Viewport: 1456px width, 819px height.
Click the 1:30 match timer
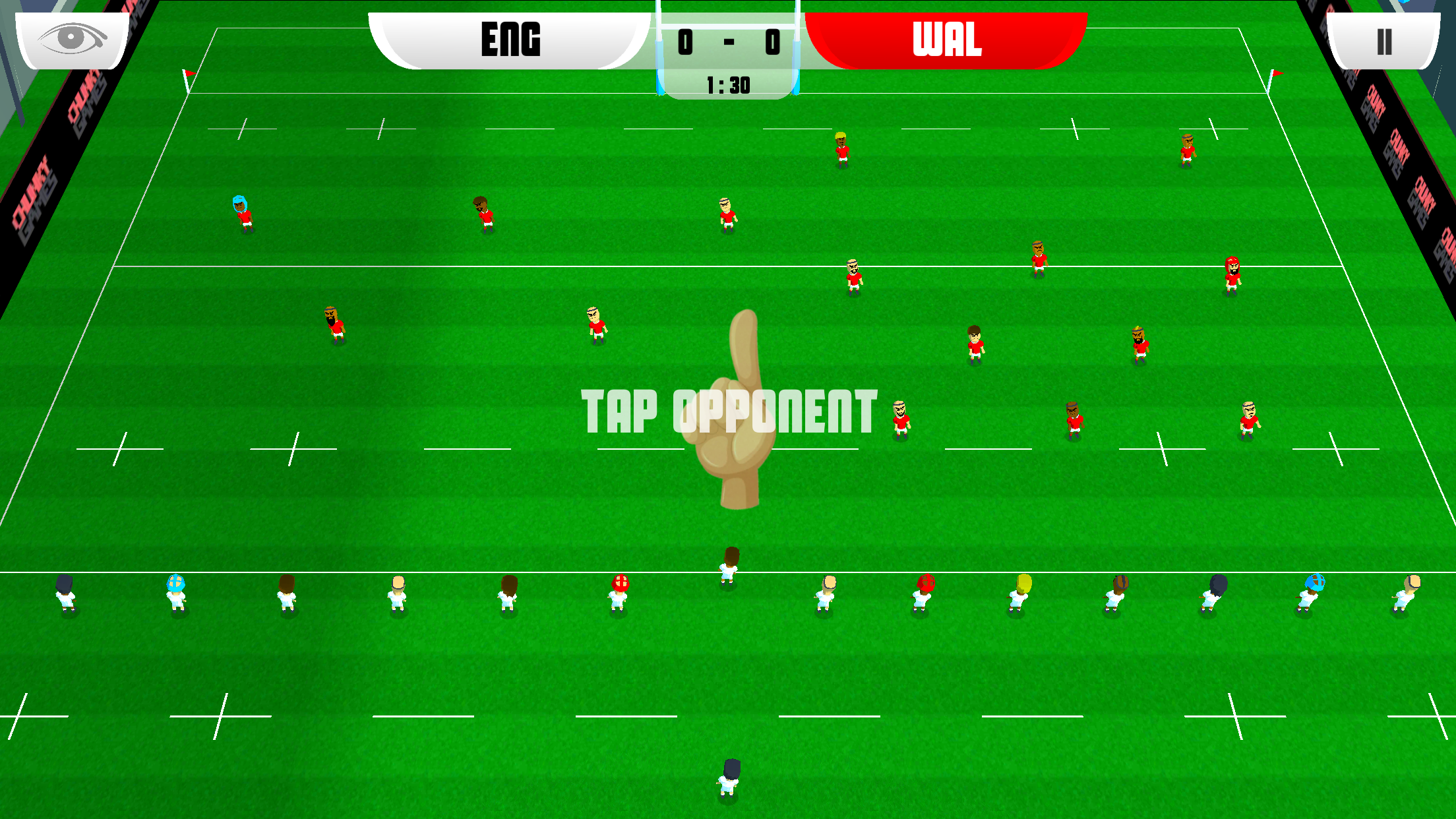729,84
